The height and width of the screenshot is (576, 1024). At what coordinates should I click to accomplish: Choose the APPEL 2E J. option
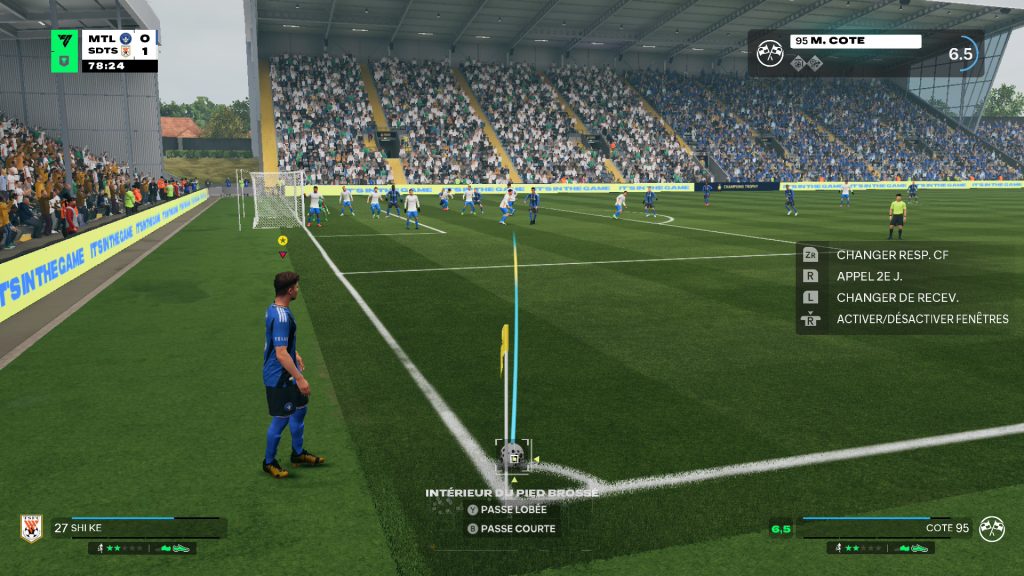pos(877,276)
